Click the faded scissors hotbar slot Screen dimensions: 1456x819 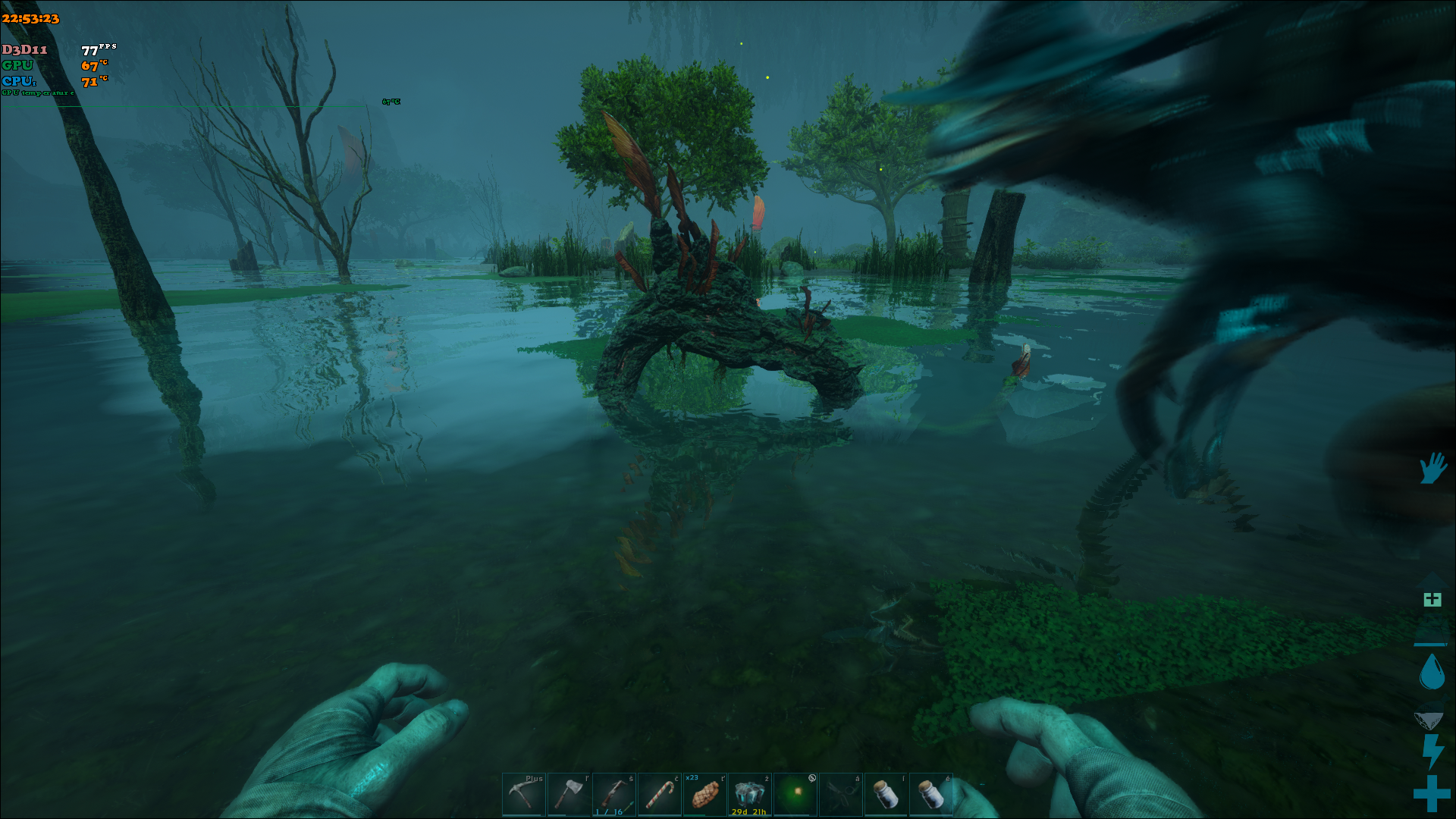click(840, 794)
